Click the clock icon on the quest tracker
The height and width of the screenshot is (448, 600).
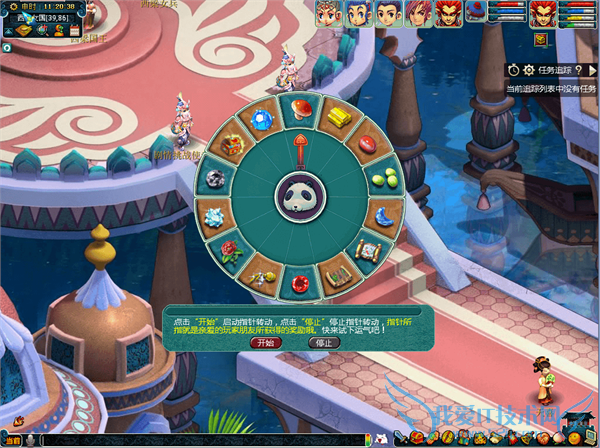[514, 70]
